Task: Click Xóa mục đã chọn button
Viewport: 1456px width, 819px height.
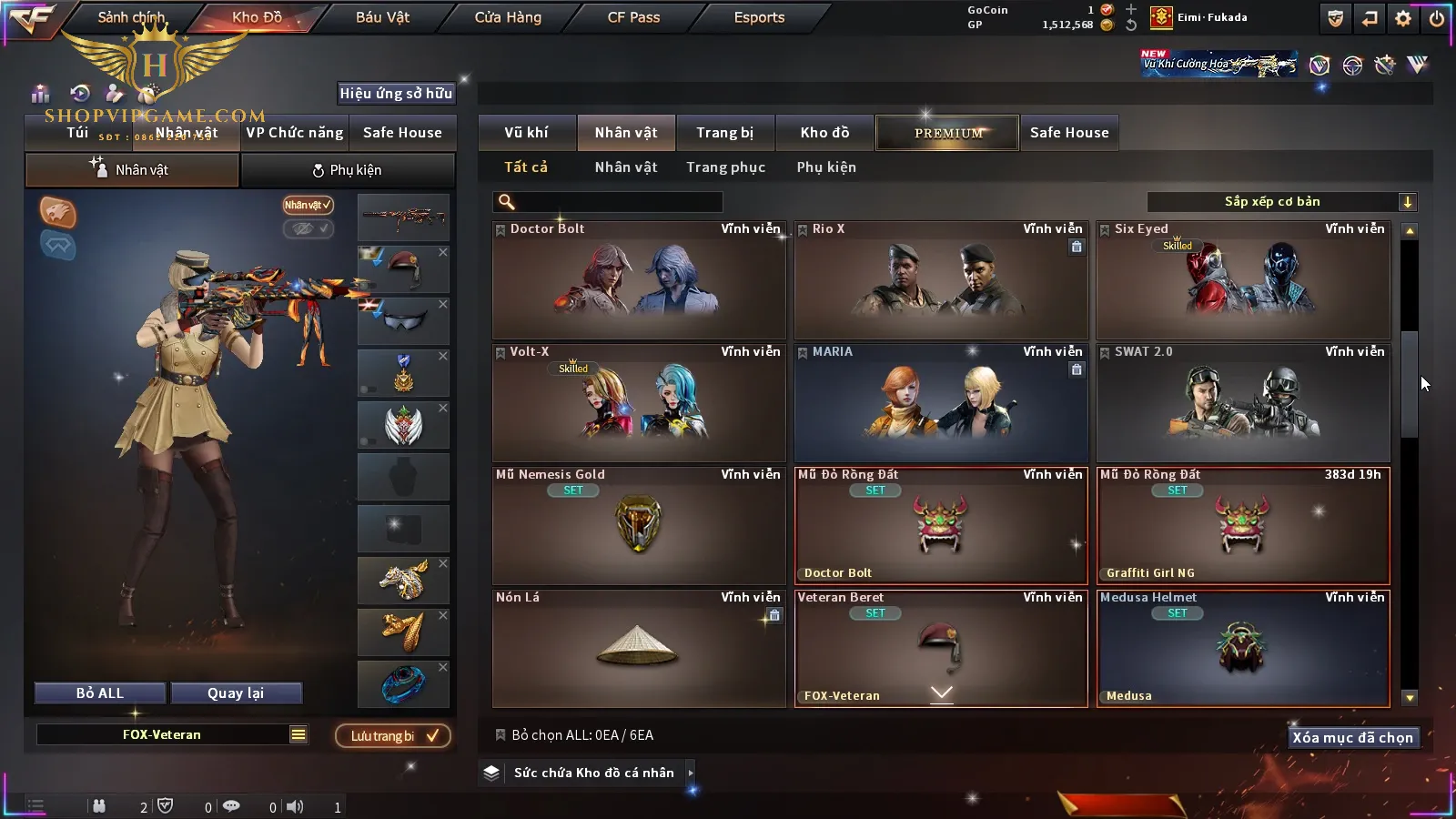Action: 1352,738
